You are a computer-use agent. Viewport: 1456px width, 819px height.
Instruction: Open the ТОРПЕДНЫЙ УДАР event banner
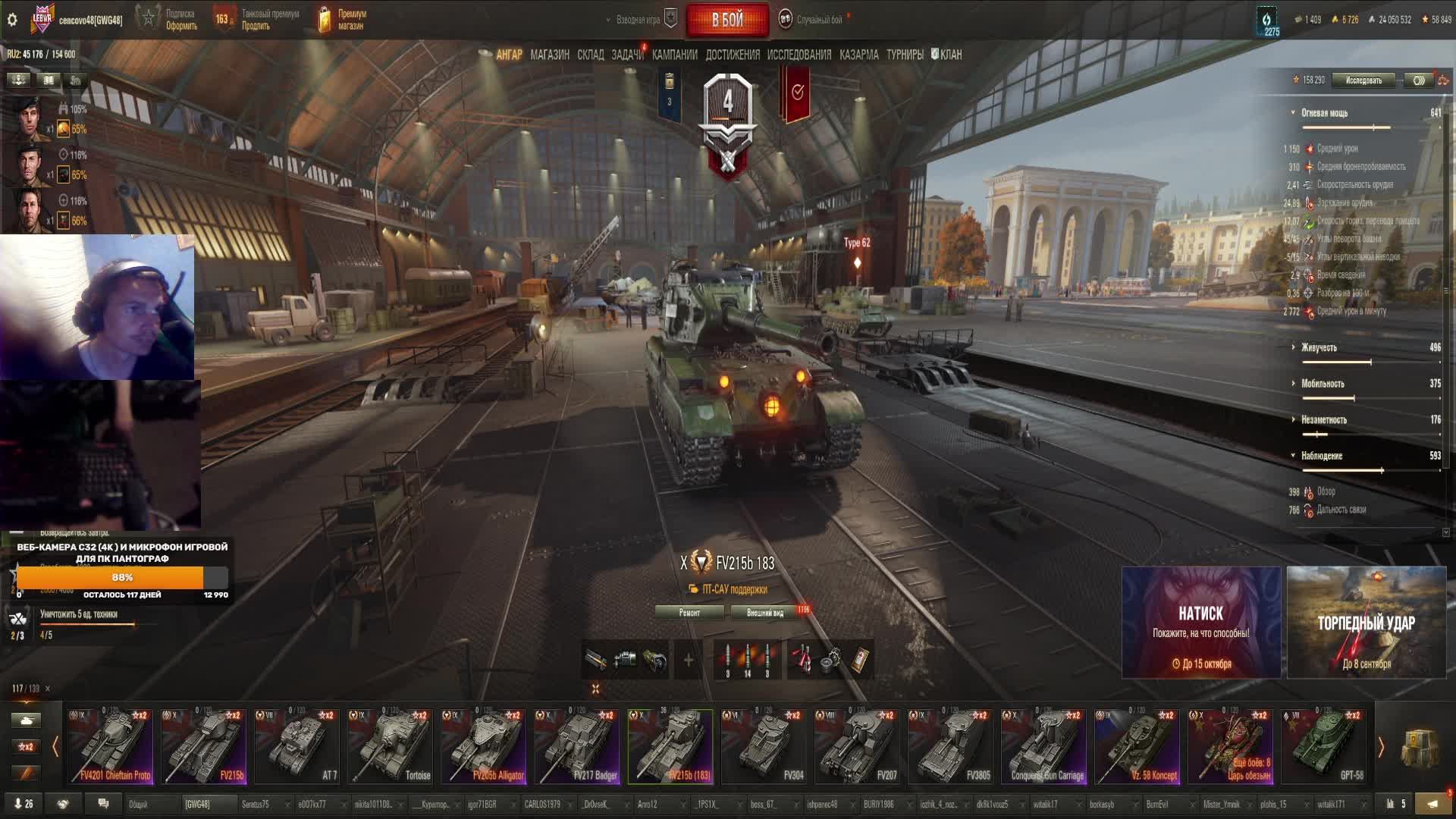click(1366, 622)
